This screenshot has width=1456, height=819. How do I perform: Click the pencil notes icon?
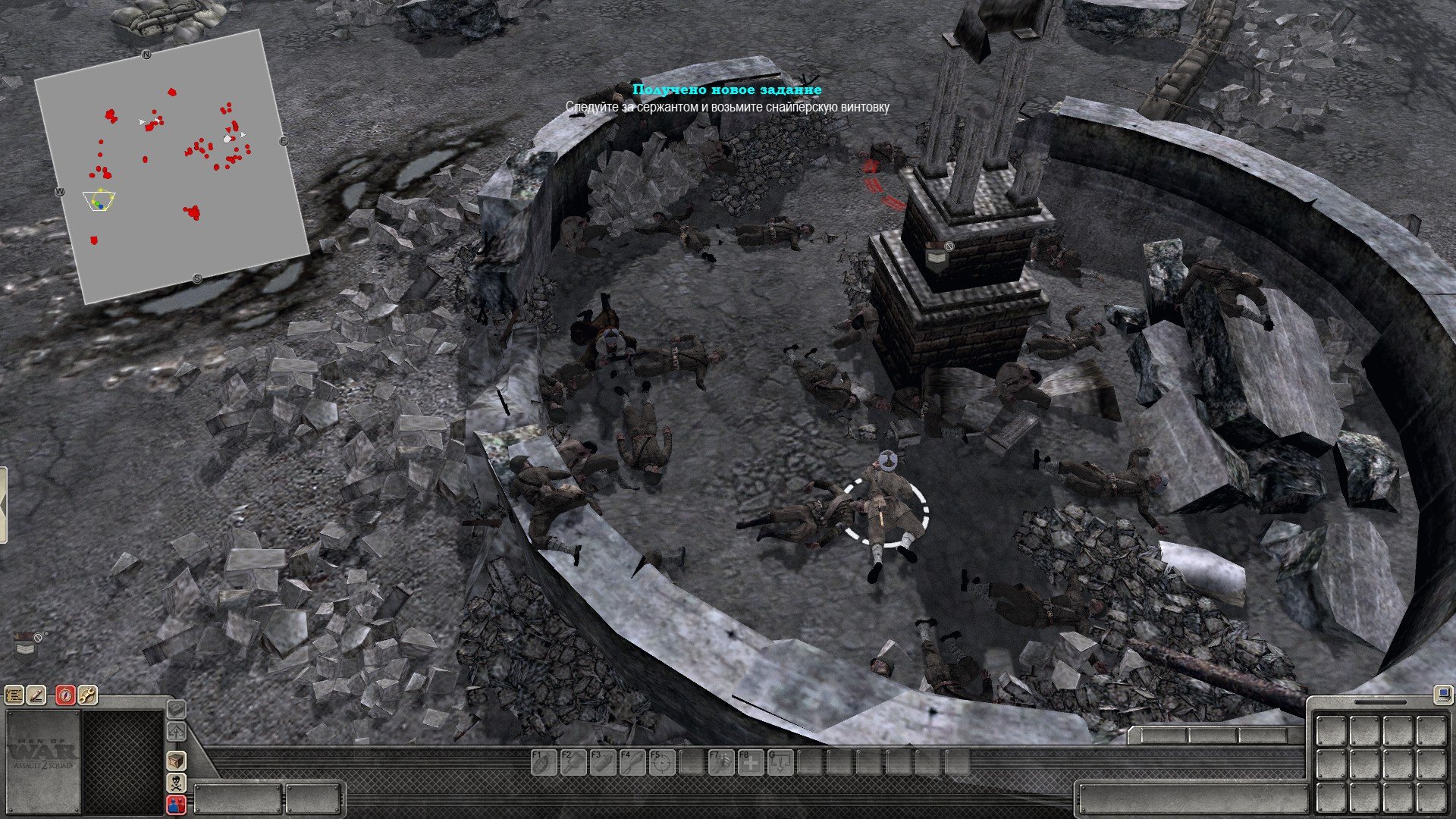click(x=36, y=695)
